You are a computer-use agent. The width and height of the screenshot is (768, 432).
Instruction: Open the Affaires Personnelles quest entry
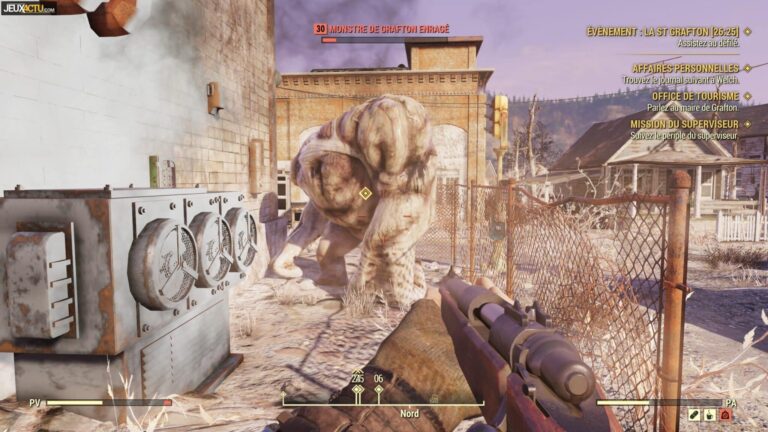coord(685,68)
